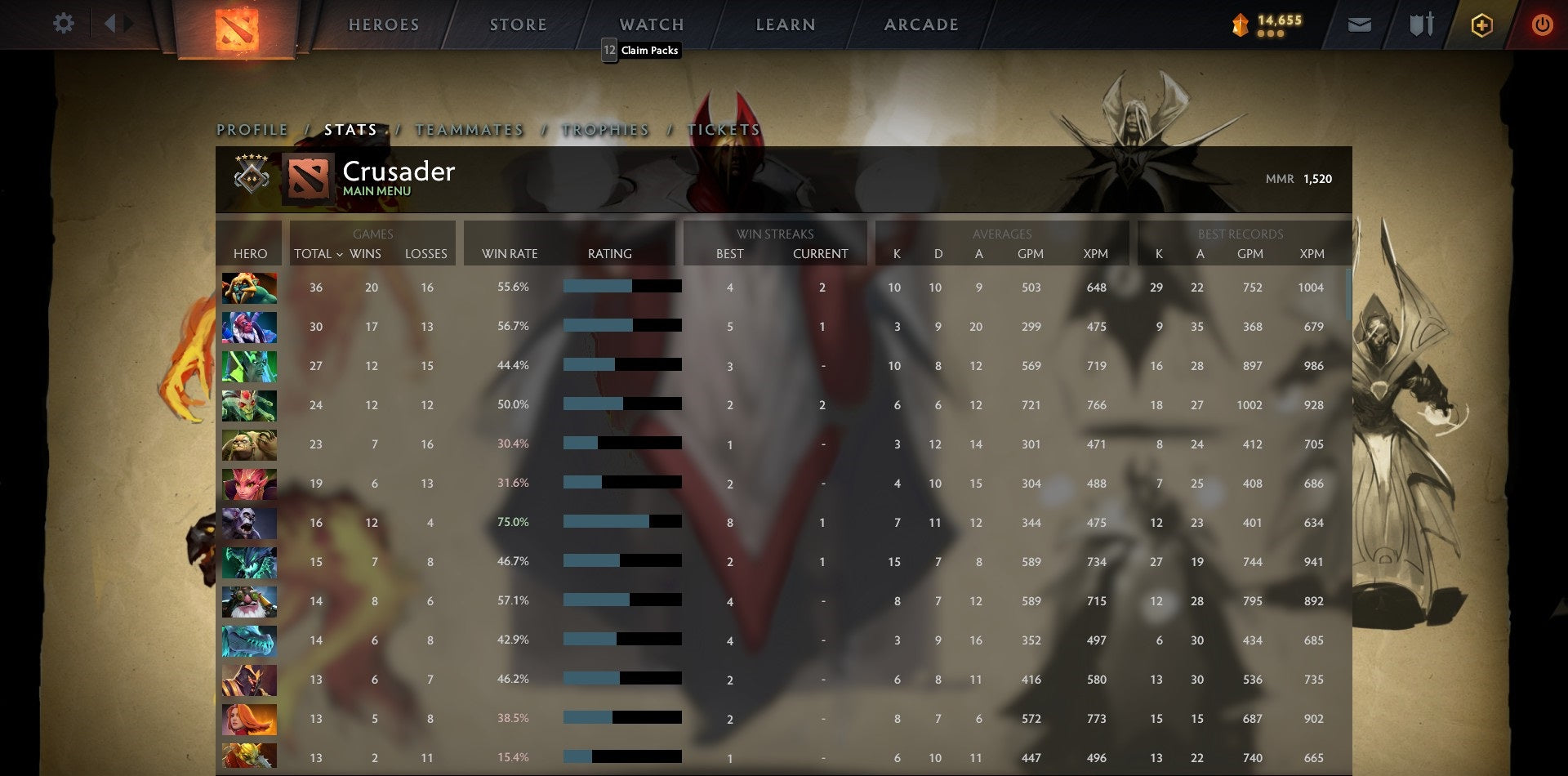
Task: Open the ARCADE menu
Action: tap(921, 24)
